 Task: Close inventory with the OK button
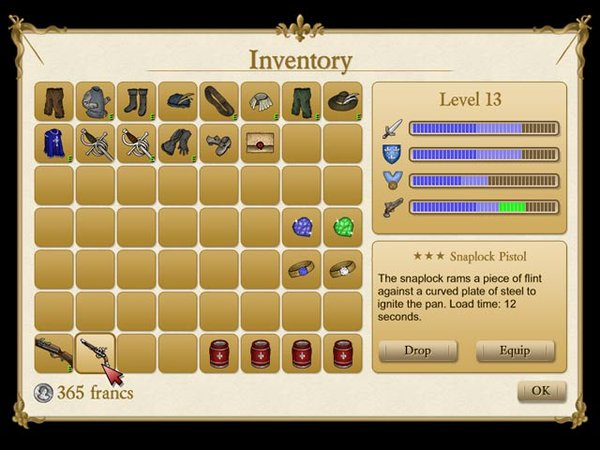541,390
